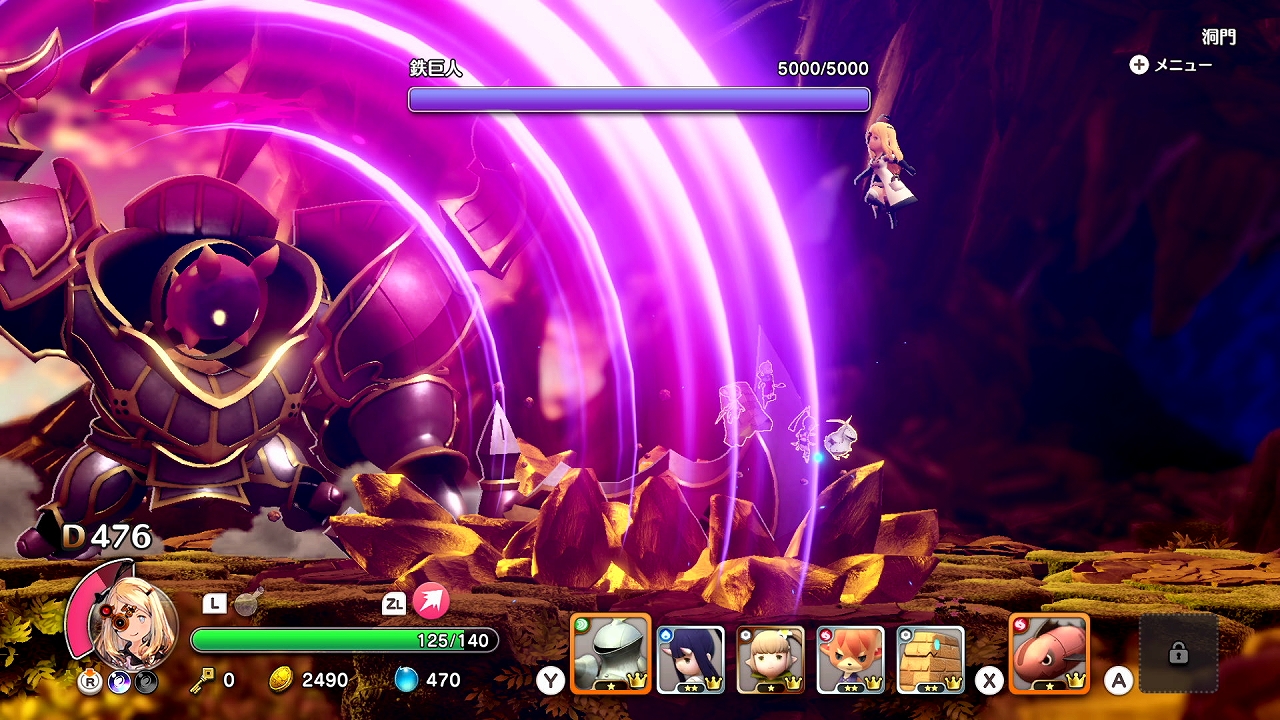Pick the orange cat ally card
The height and width of the screenshot is (720, 1280).
click(851, 659)
